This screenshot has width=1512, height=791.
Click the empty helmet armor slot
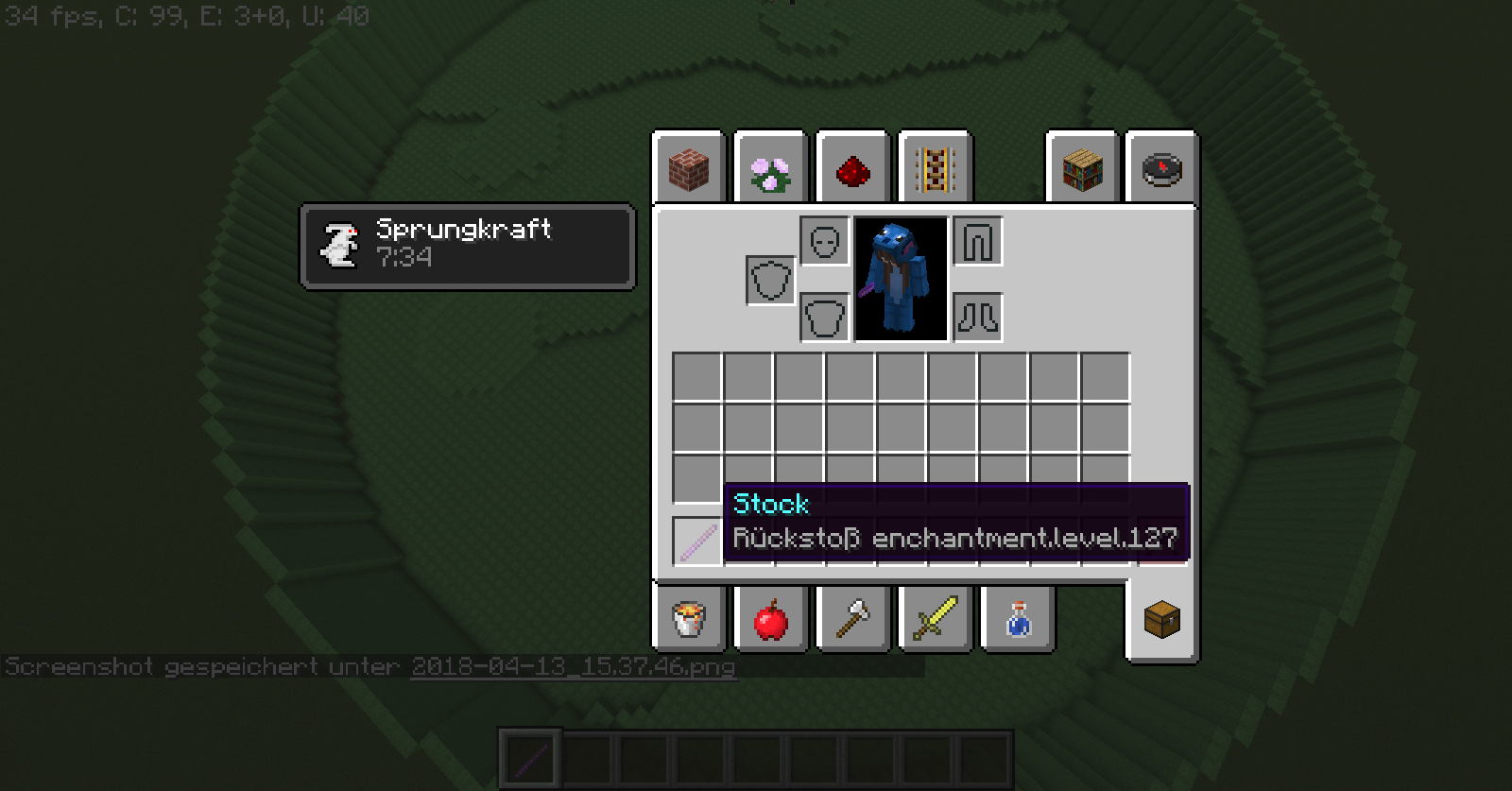(x=825, y=242)
